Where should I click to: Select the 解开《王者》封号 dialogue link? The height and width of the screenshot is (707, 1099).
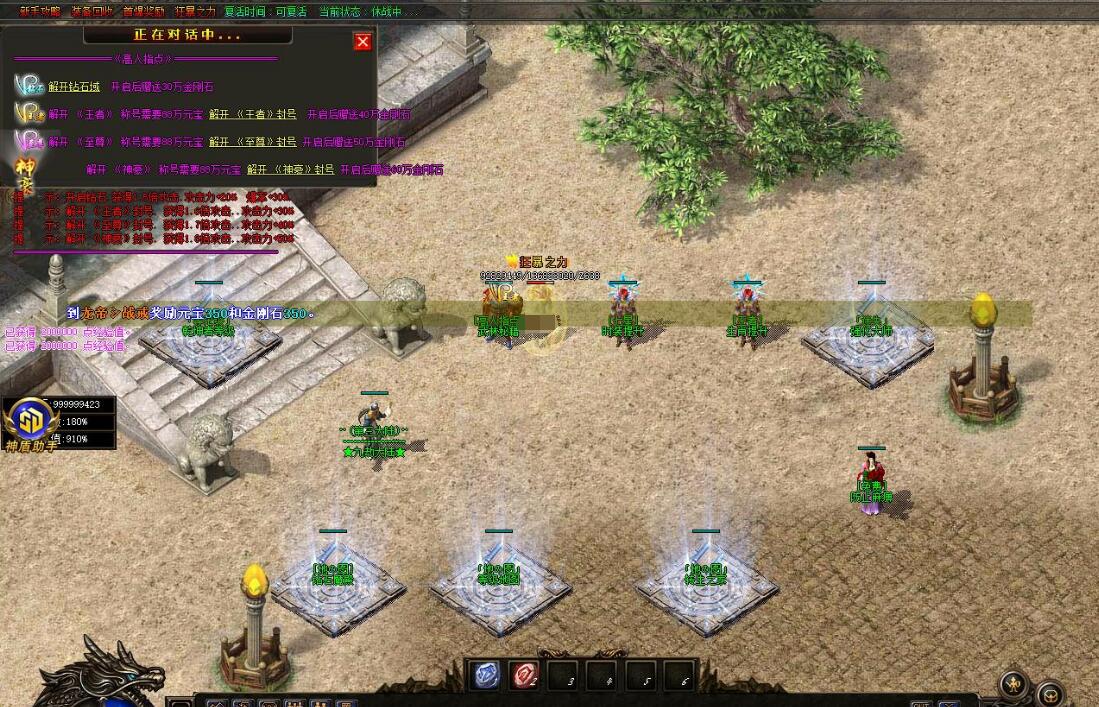pyautogui.click(x=252, y=115)
